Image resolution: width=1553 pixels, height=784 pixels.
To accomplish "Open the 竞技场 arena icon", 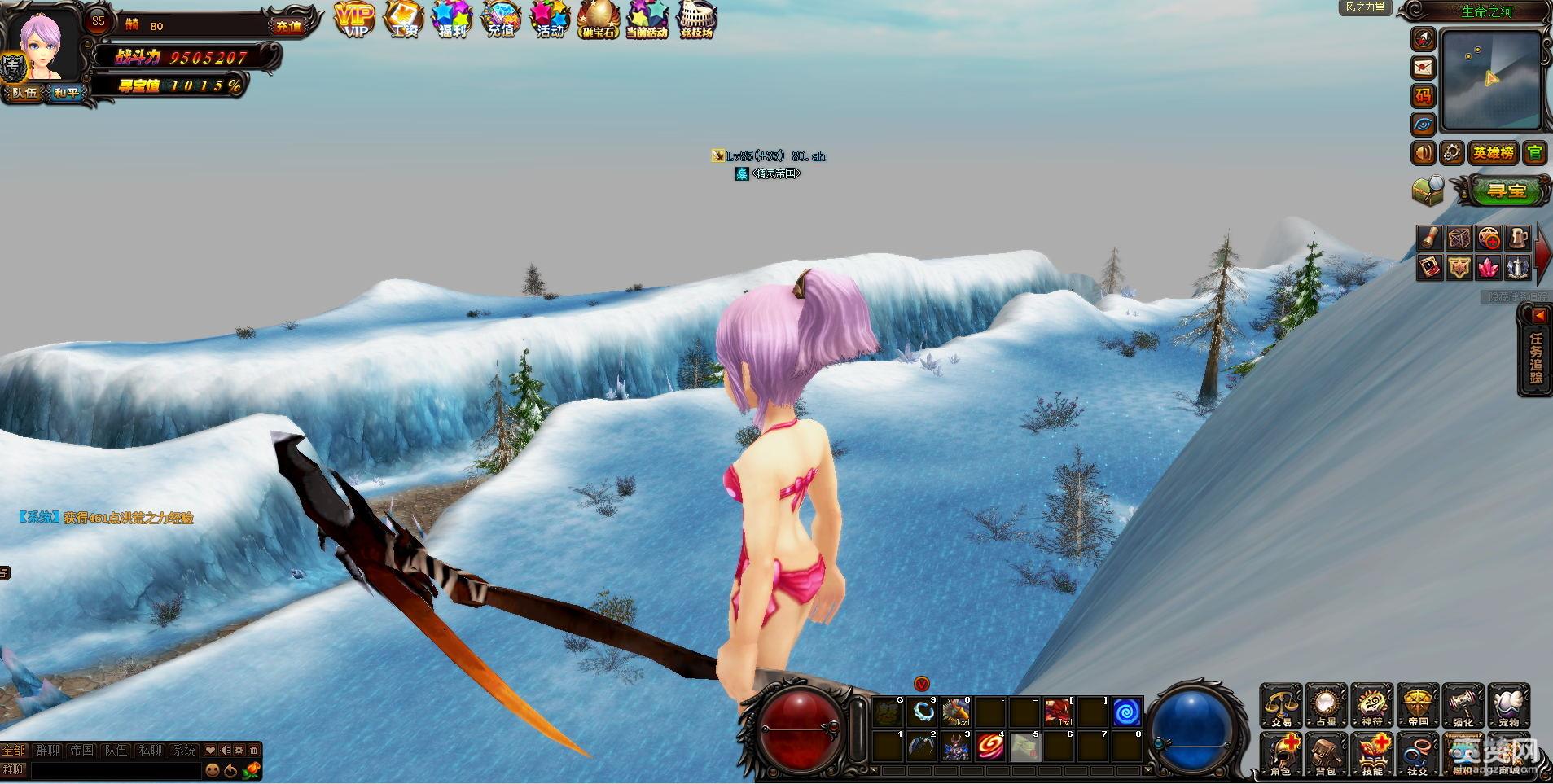I will [697, 20].
